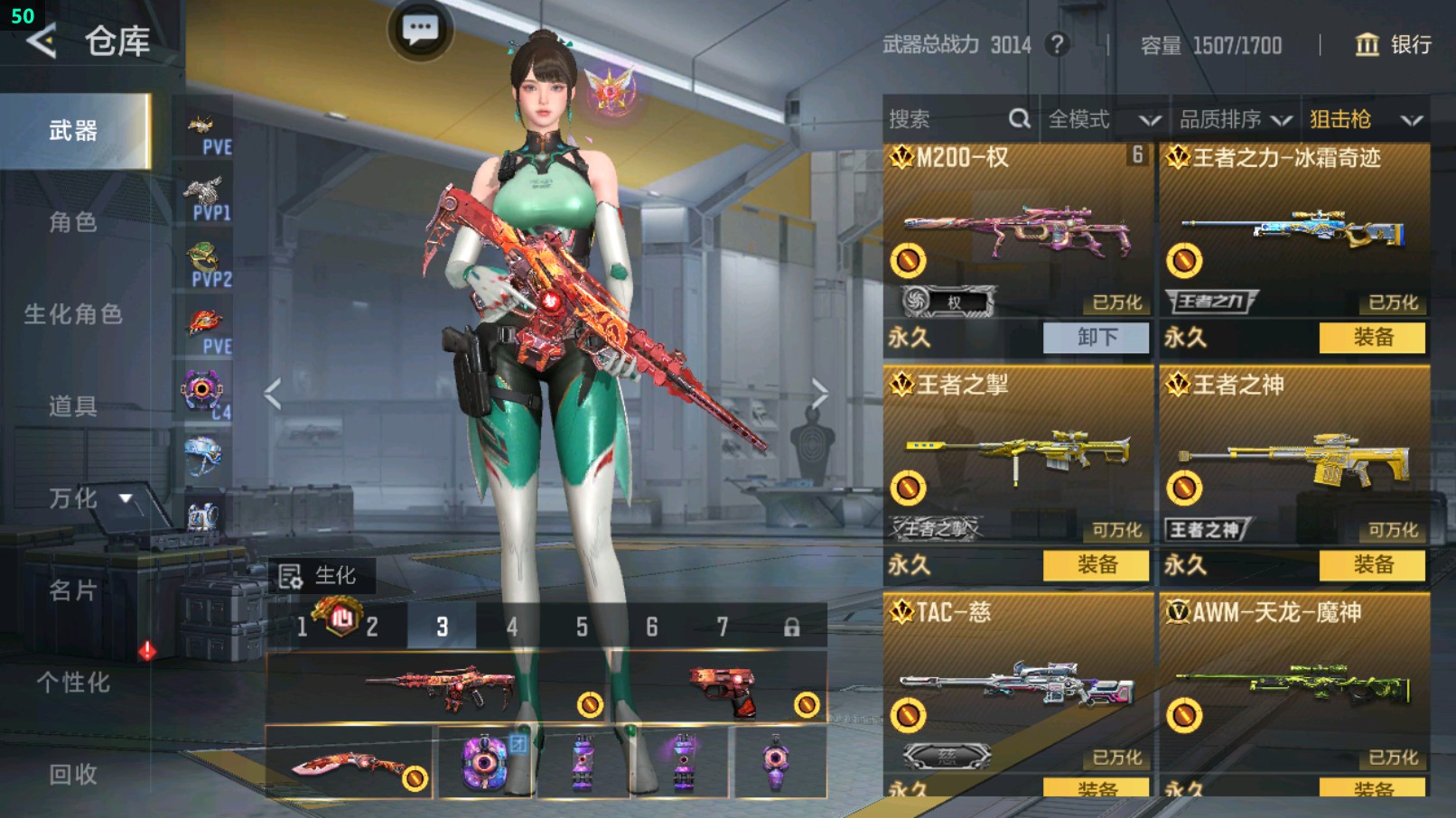Open the 生化角色 section

click(73, 314)
